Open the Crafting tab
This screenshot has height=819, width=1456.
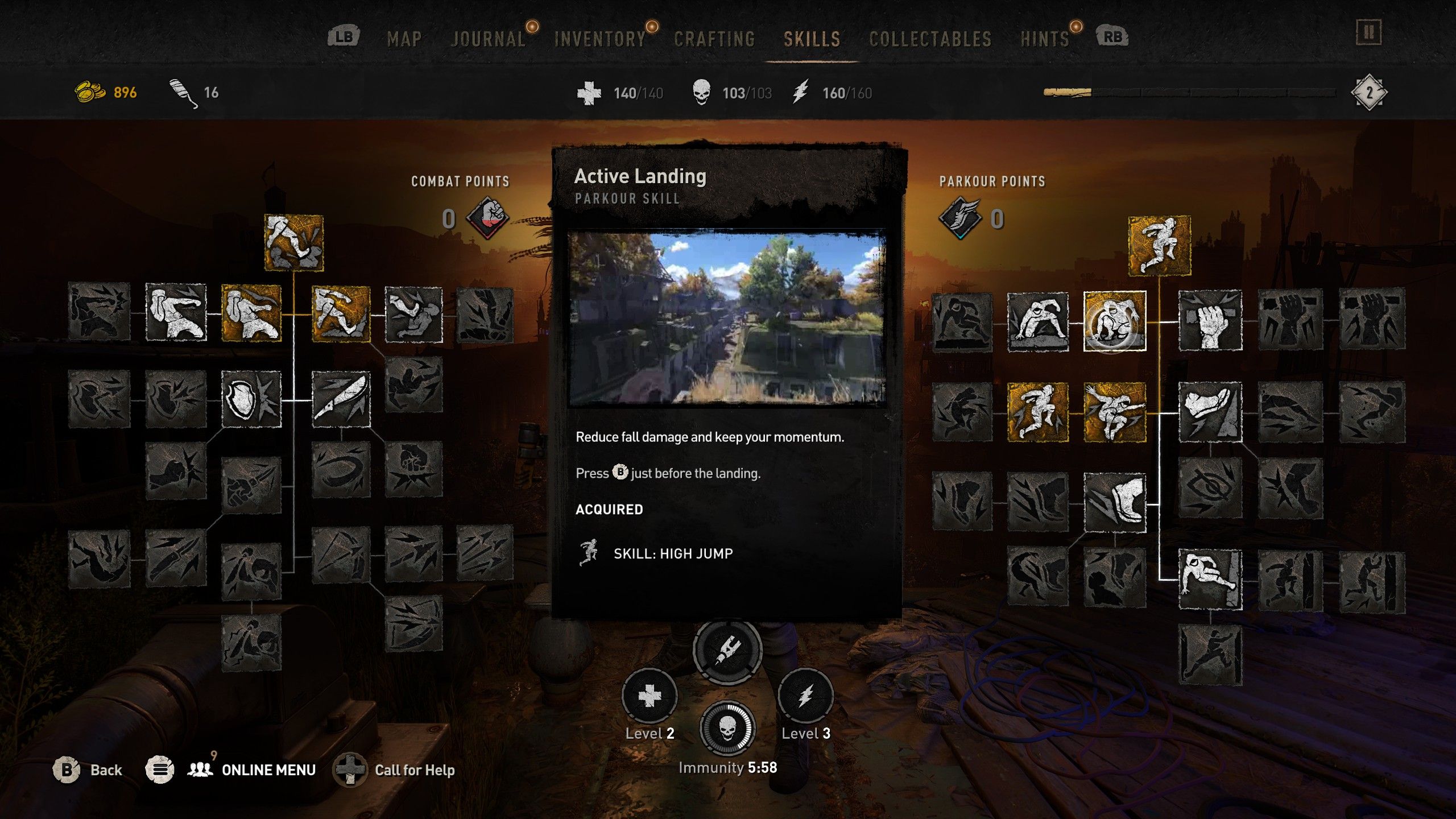(714, 39)
